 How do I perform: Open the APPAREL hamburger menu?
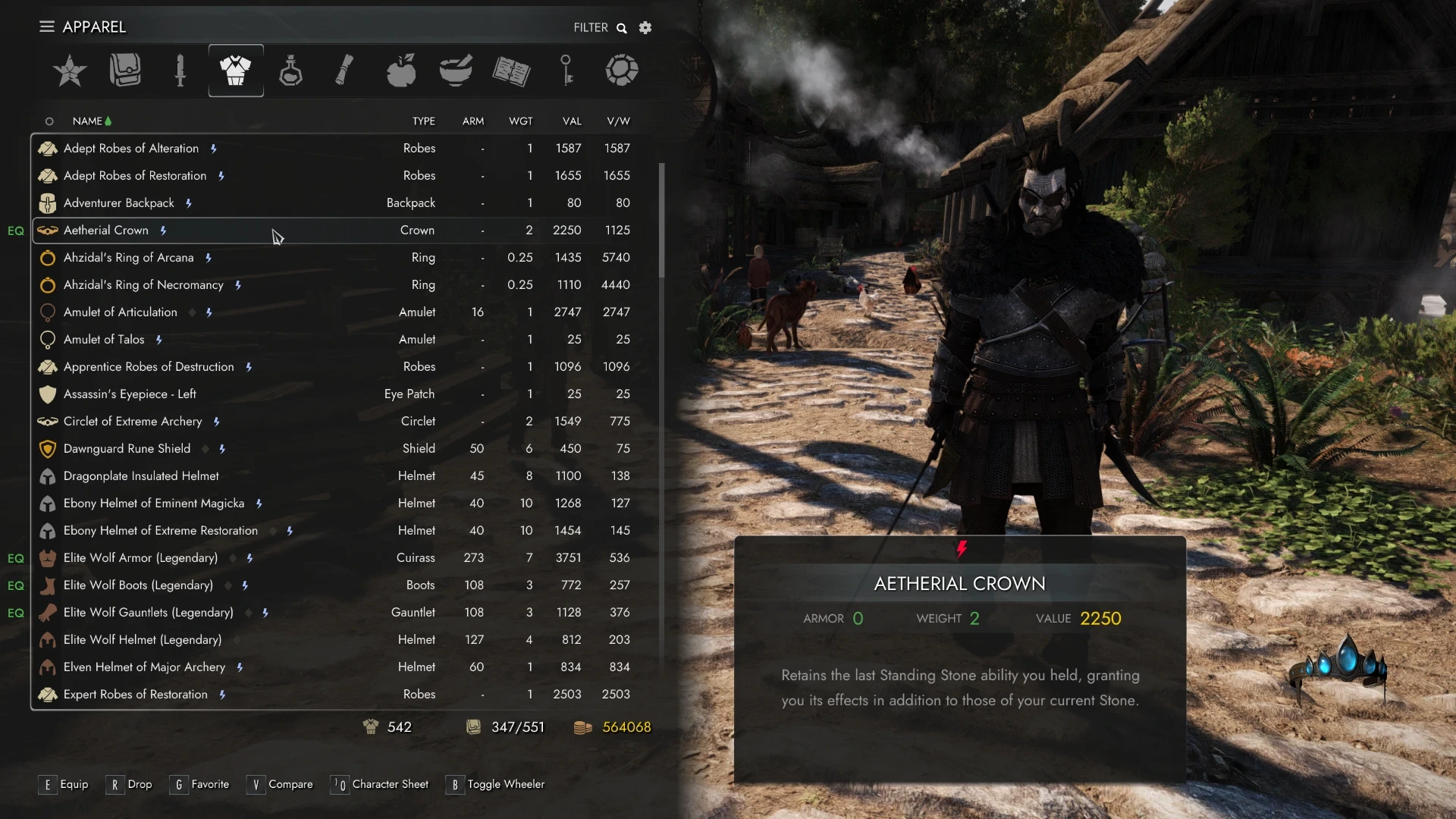pyautogui.click(x=46, y=27)
